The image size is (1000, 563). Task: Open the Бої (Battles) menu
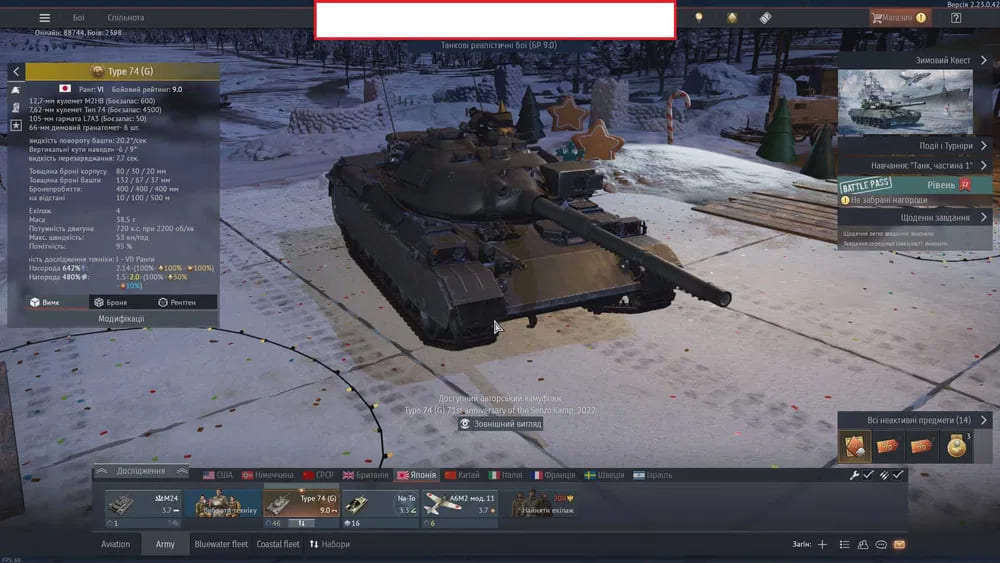tap(79, 18)
